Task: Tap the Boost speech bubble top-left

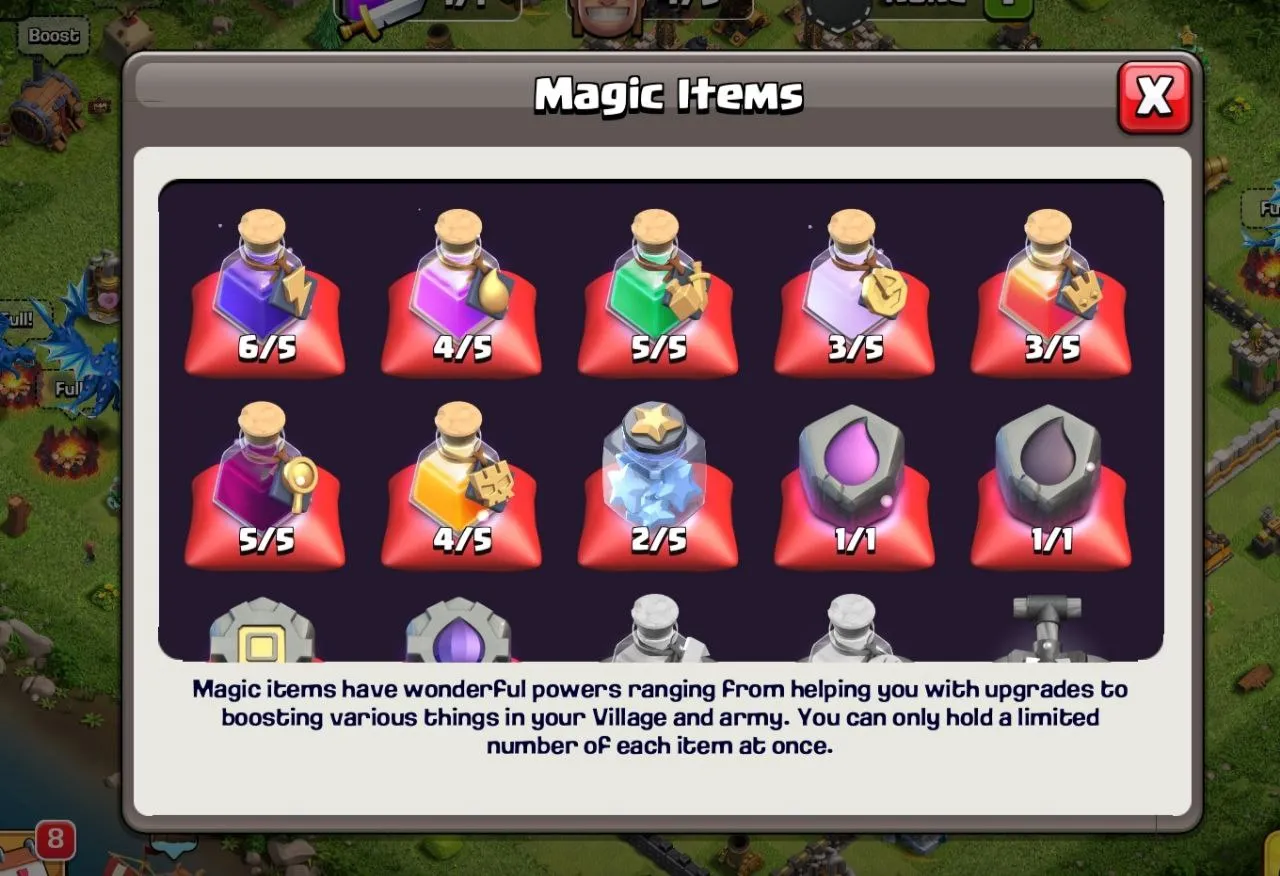Action: point(52,36)
